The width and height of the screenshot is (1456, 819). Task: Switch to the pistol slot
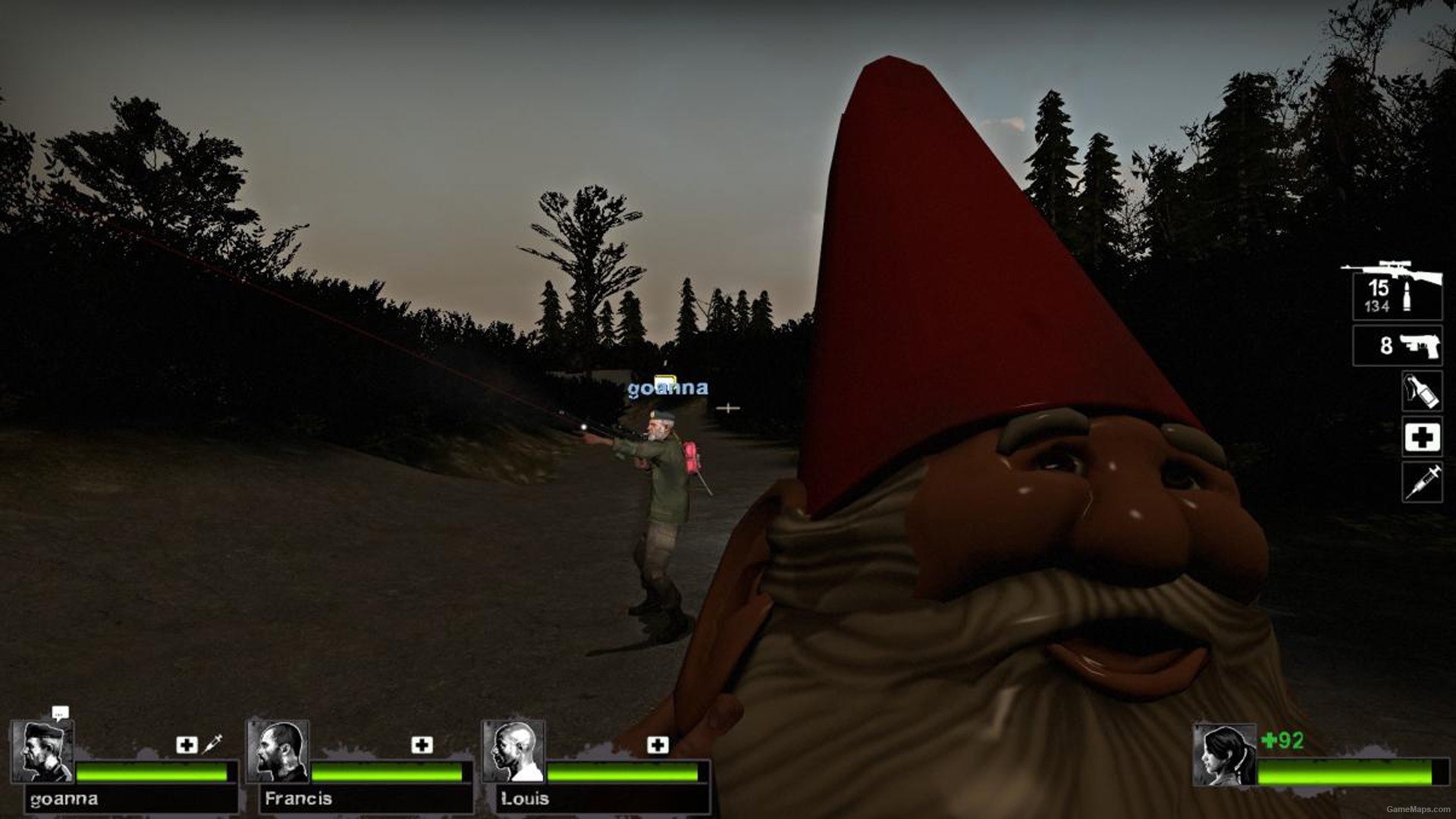[x=1397, y=346]
